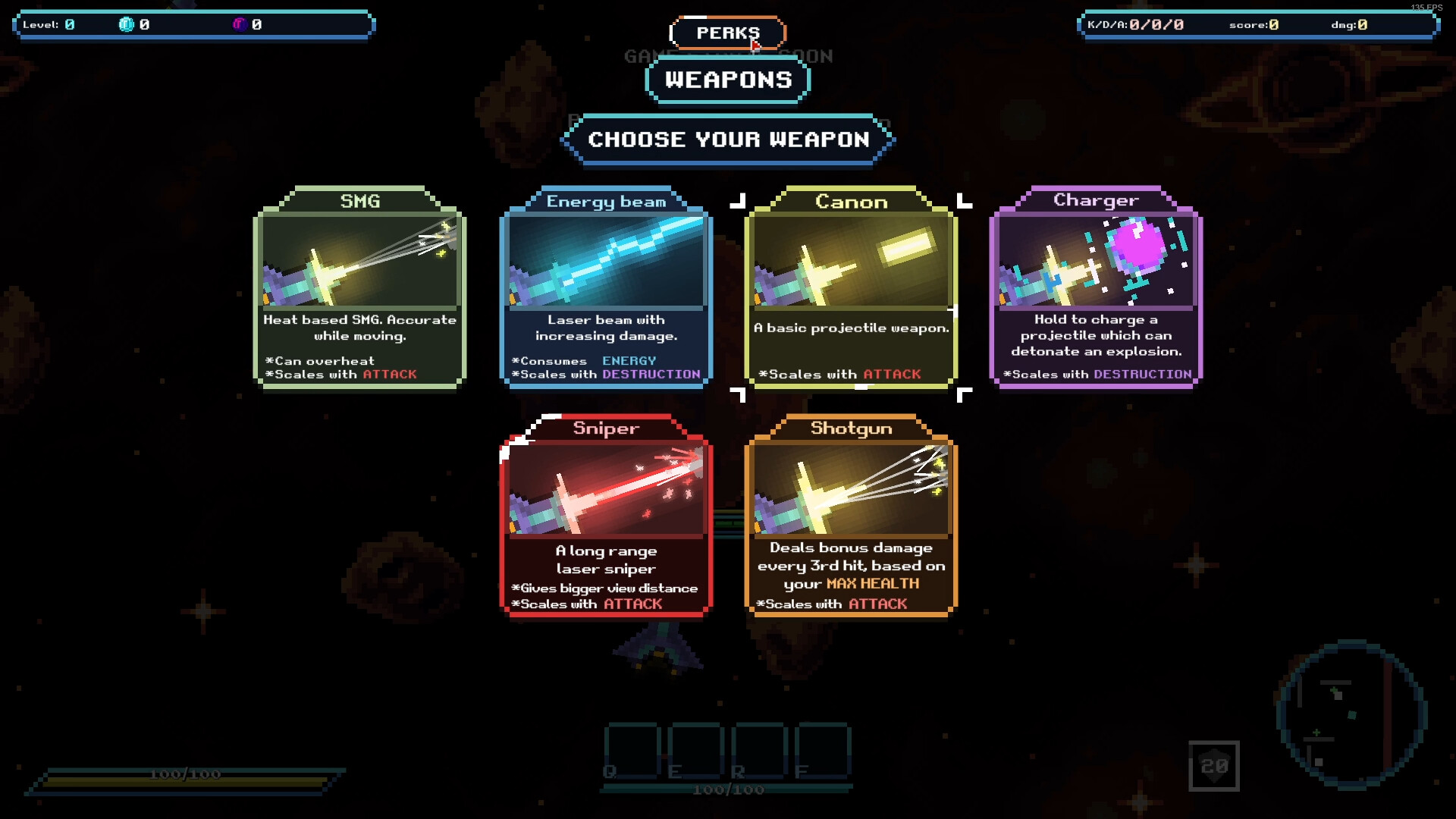Click the Energy beam weapon image

pyautogui.click(x=606, y=262)
